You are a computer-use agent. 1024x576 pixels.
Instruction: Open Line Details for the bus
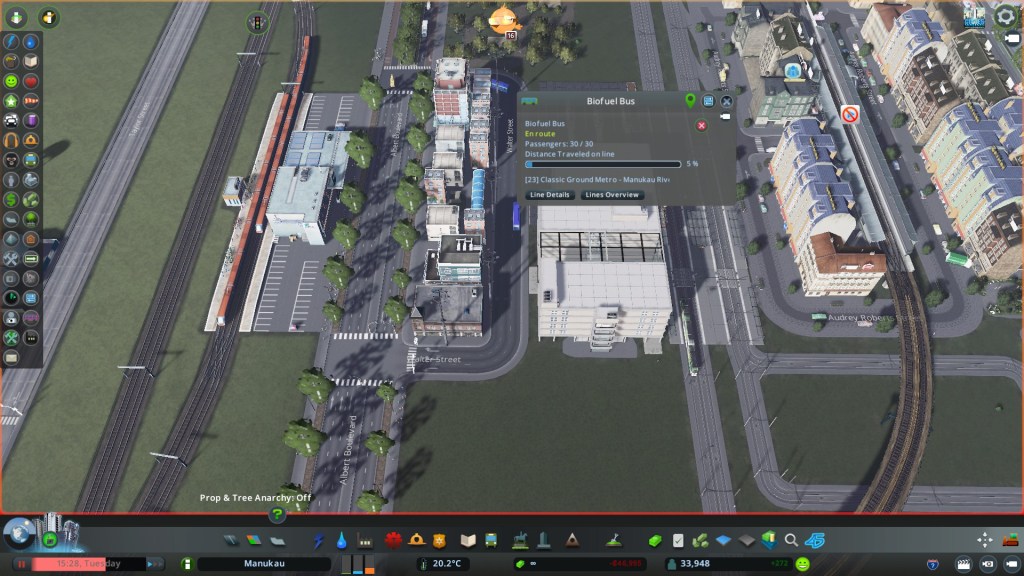(550, 195)
